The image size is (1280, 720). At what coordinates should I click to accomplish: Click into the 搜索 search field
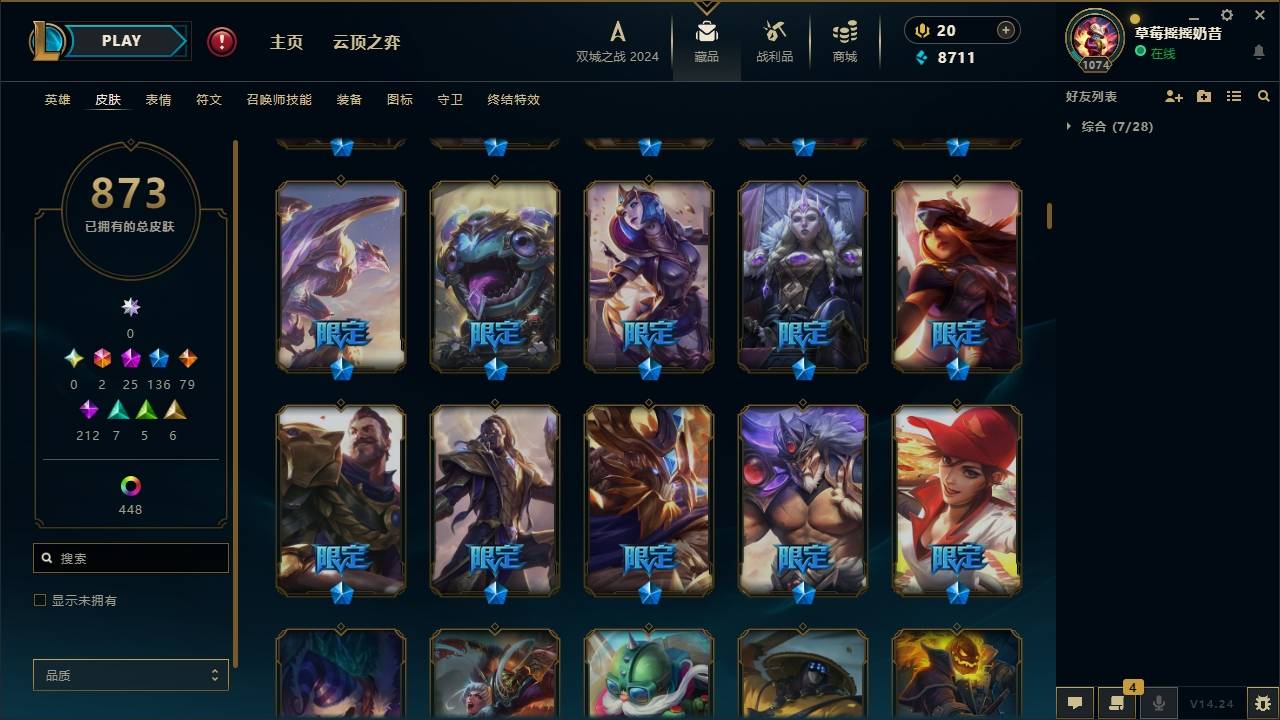[130, 557]
